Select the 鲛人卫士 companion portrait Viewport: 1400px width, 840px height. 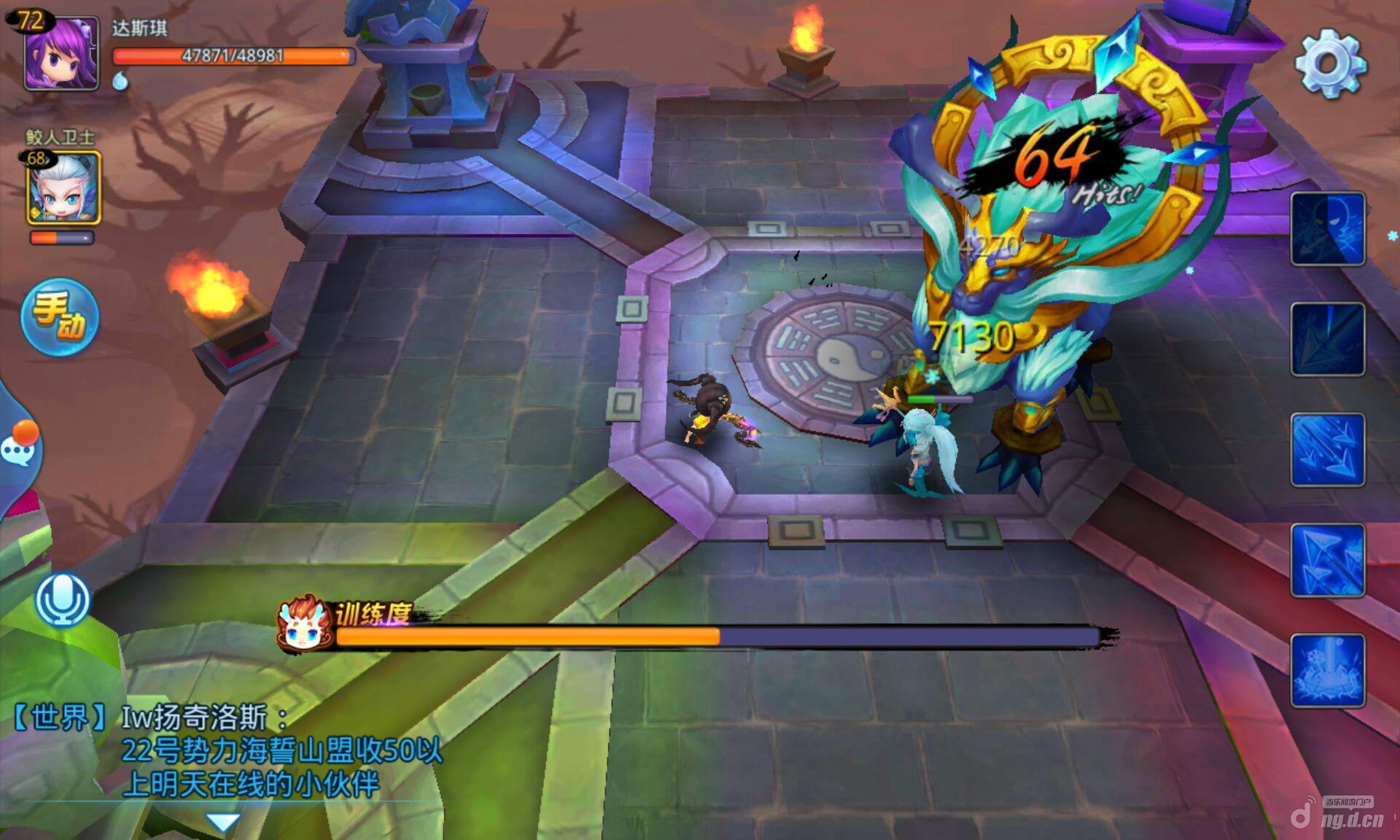[63, 188]
